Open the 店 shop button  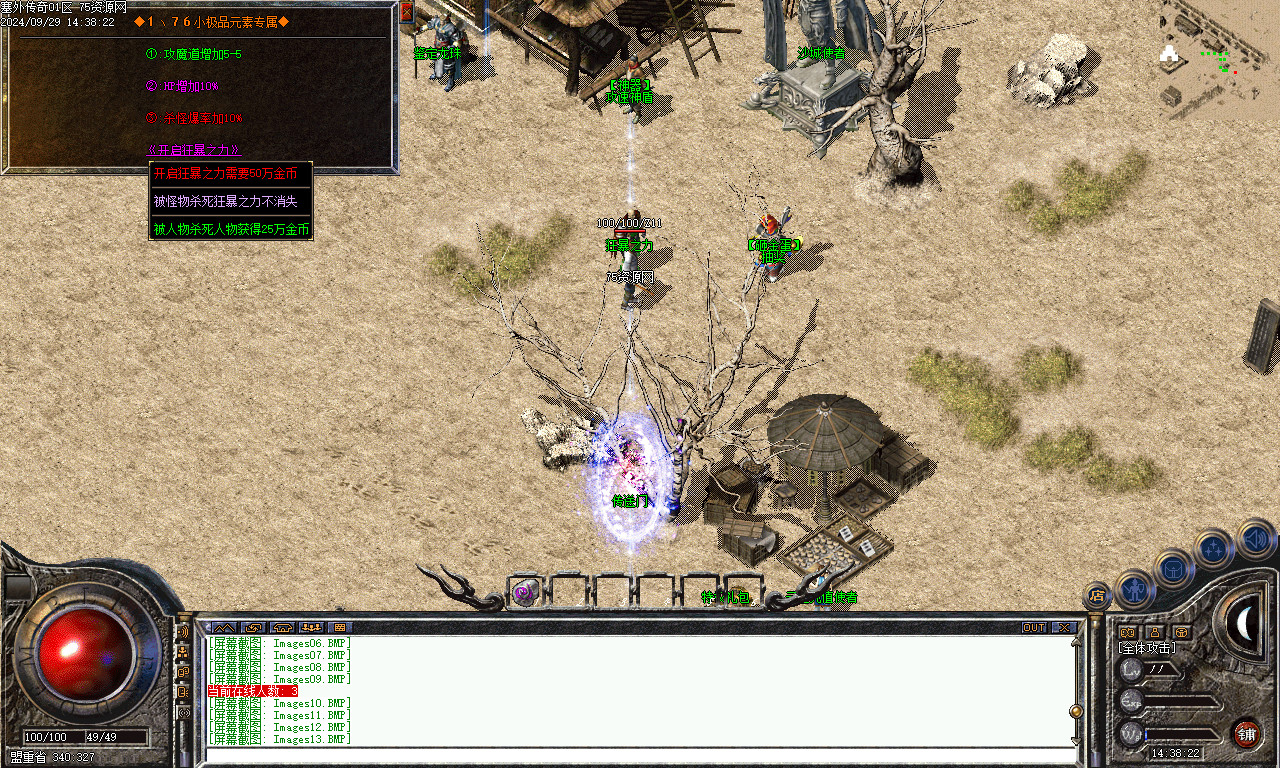point(1097,596)
